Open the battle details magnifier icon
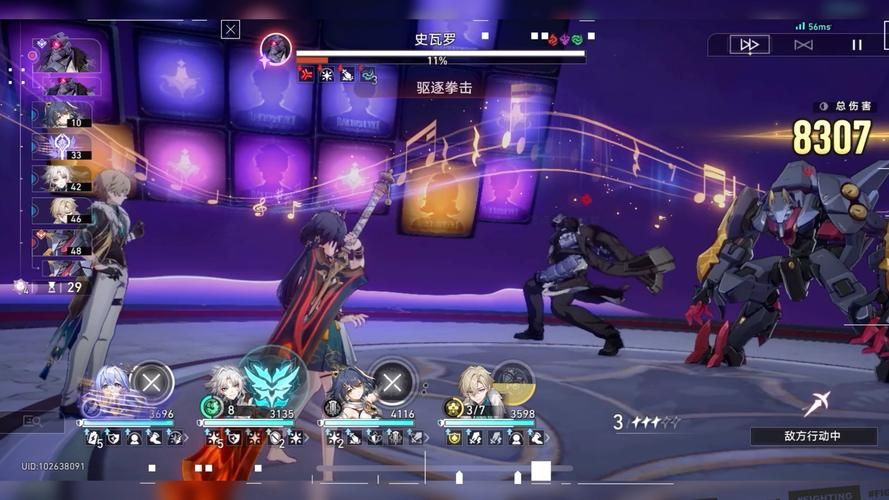889x500 pixels. point(30,422)
